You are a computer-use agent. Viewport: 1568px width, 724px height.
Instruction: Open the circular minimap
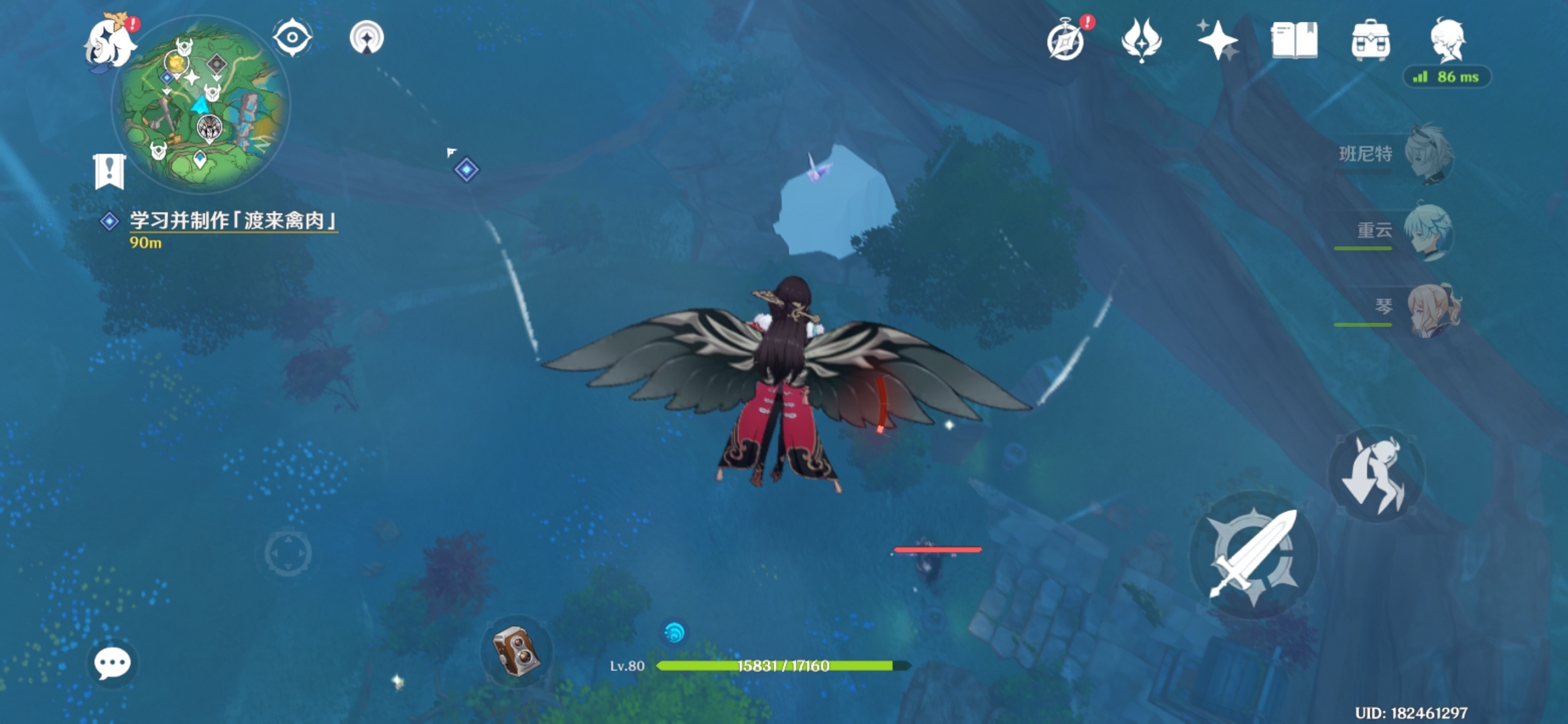point(202,105)
